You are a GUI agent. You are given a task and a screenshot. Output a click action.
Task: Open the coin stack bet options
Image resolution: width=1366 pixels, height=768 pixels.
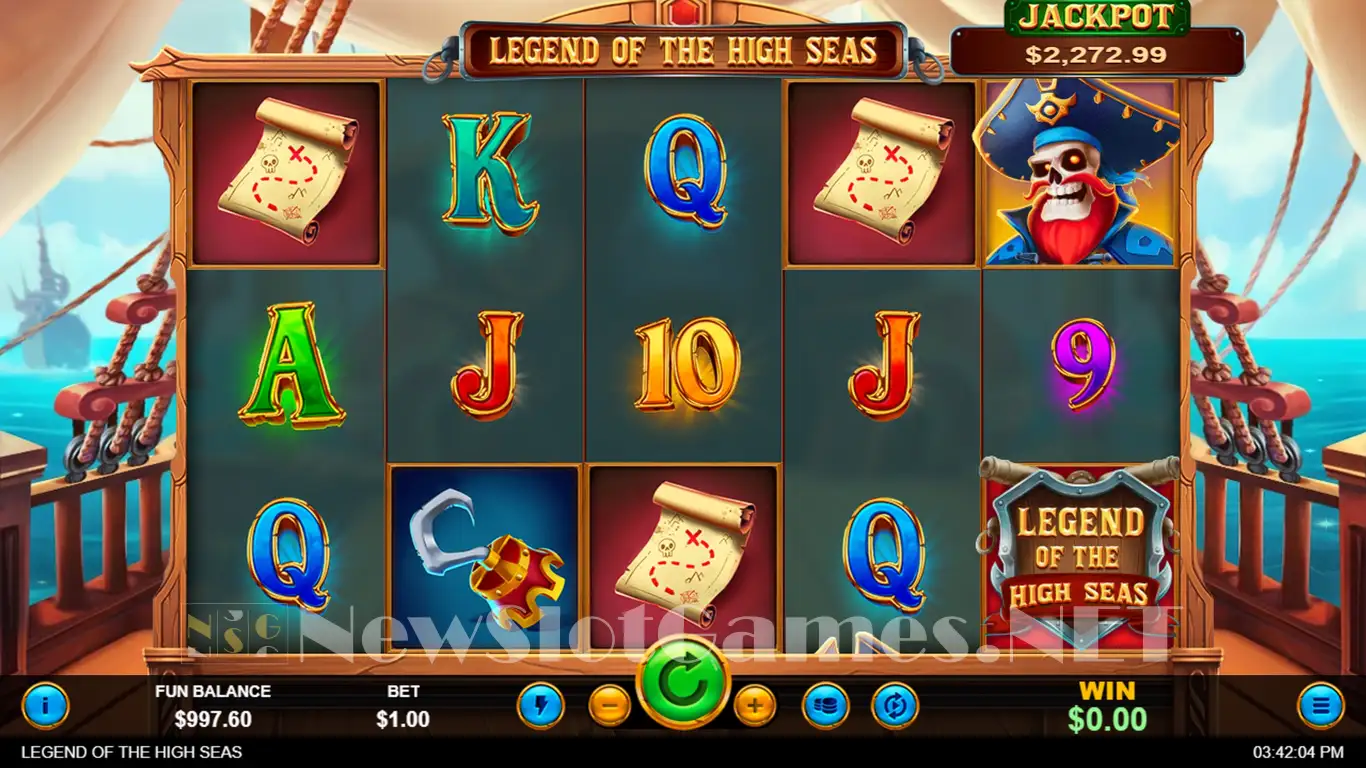(825, 706)
